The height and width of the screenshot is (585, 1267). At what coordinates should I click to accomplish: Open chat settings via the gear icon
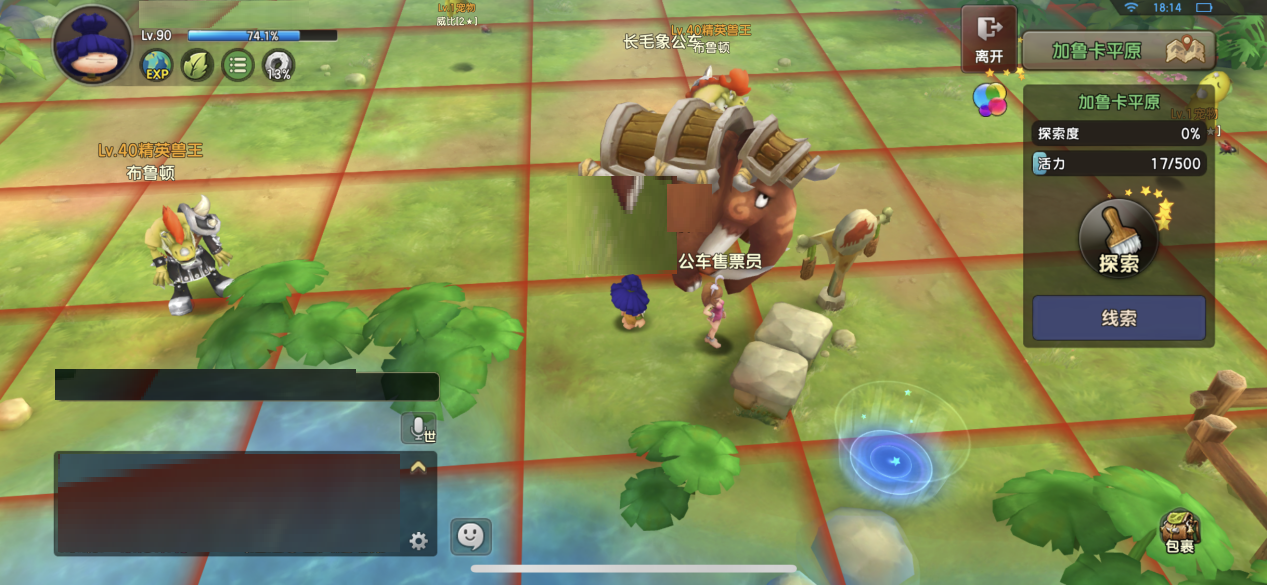point(418,541)
